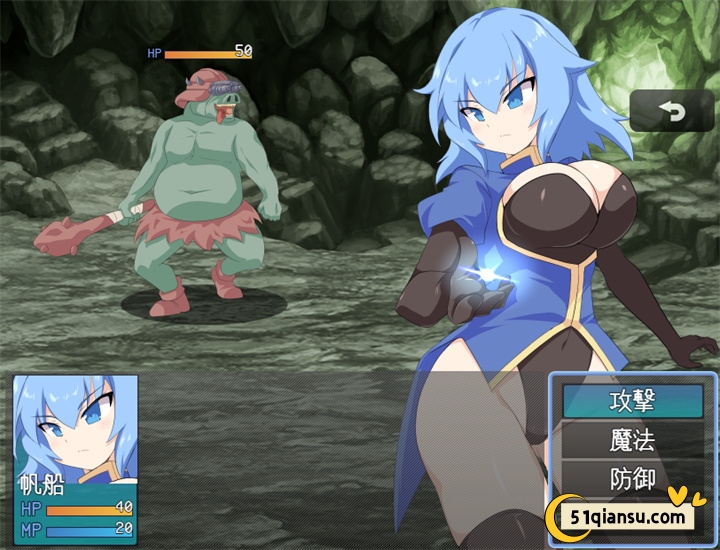Screen dimensions: 720x550
Task: Open the 魔法 magic command
Action: (632, 440)
